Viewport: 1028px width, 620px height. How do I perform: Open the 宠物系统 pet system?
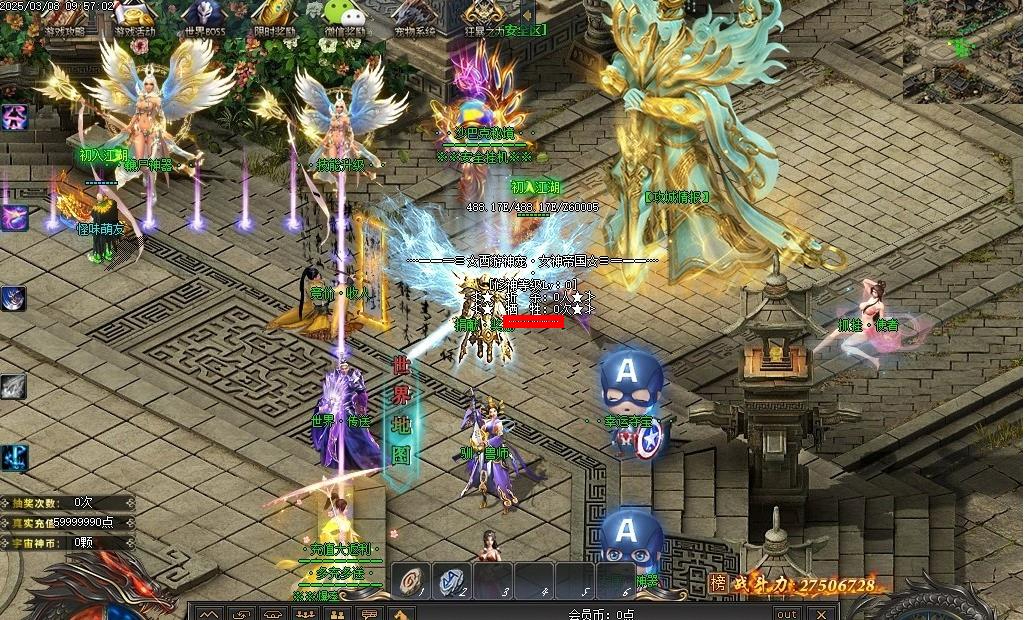tap(413, 18)
